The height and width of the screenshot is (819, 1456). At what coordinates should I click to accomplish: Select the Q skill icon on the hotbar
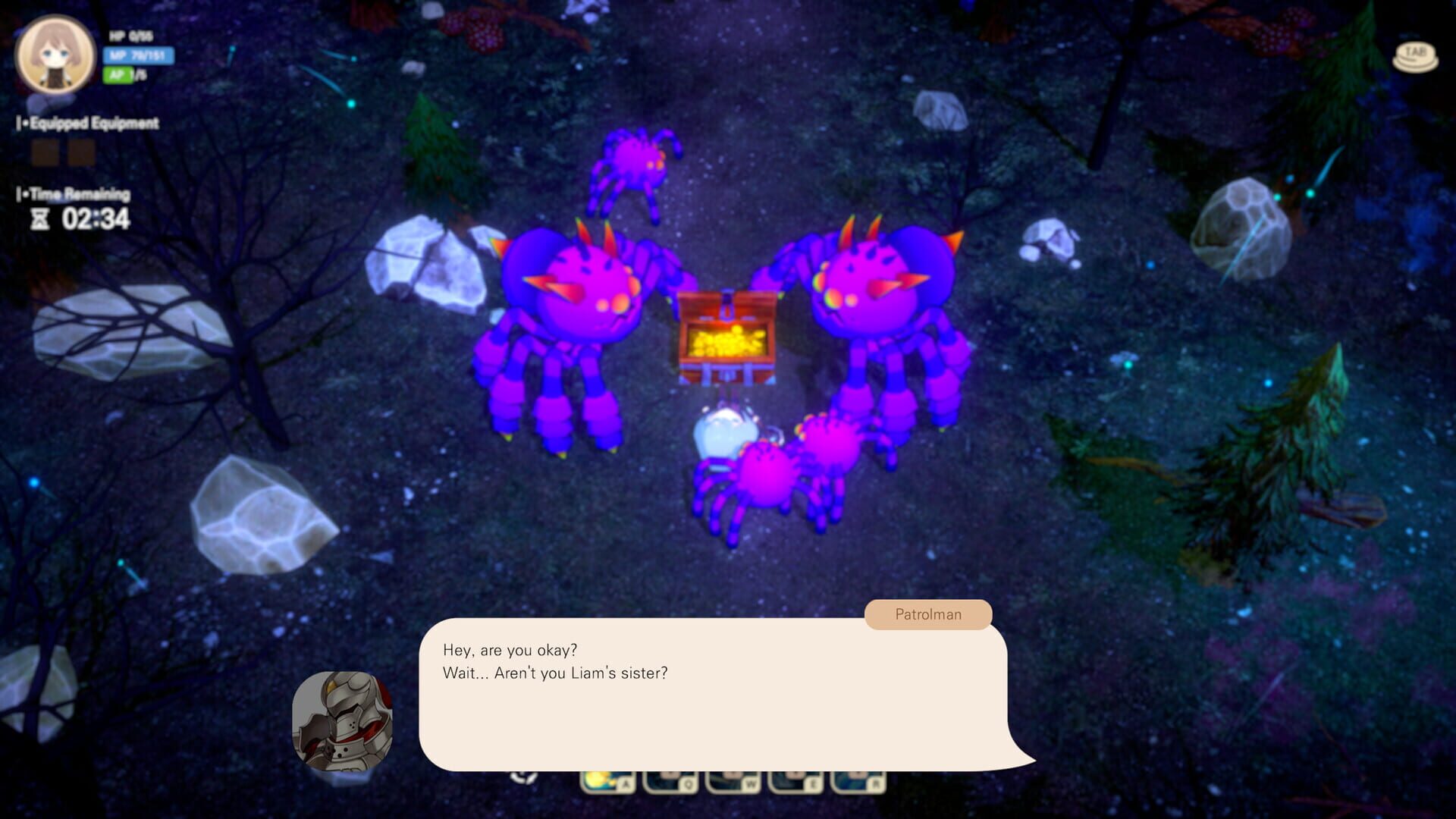pyautogui.click(x=670, y=783)
